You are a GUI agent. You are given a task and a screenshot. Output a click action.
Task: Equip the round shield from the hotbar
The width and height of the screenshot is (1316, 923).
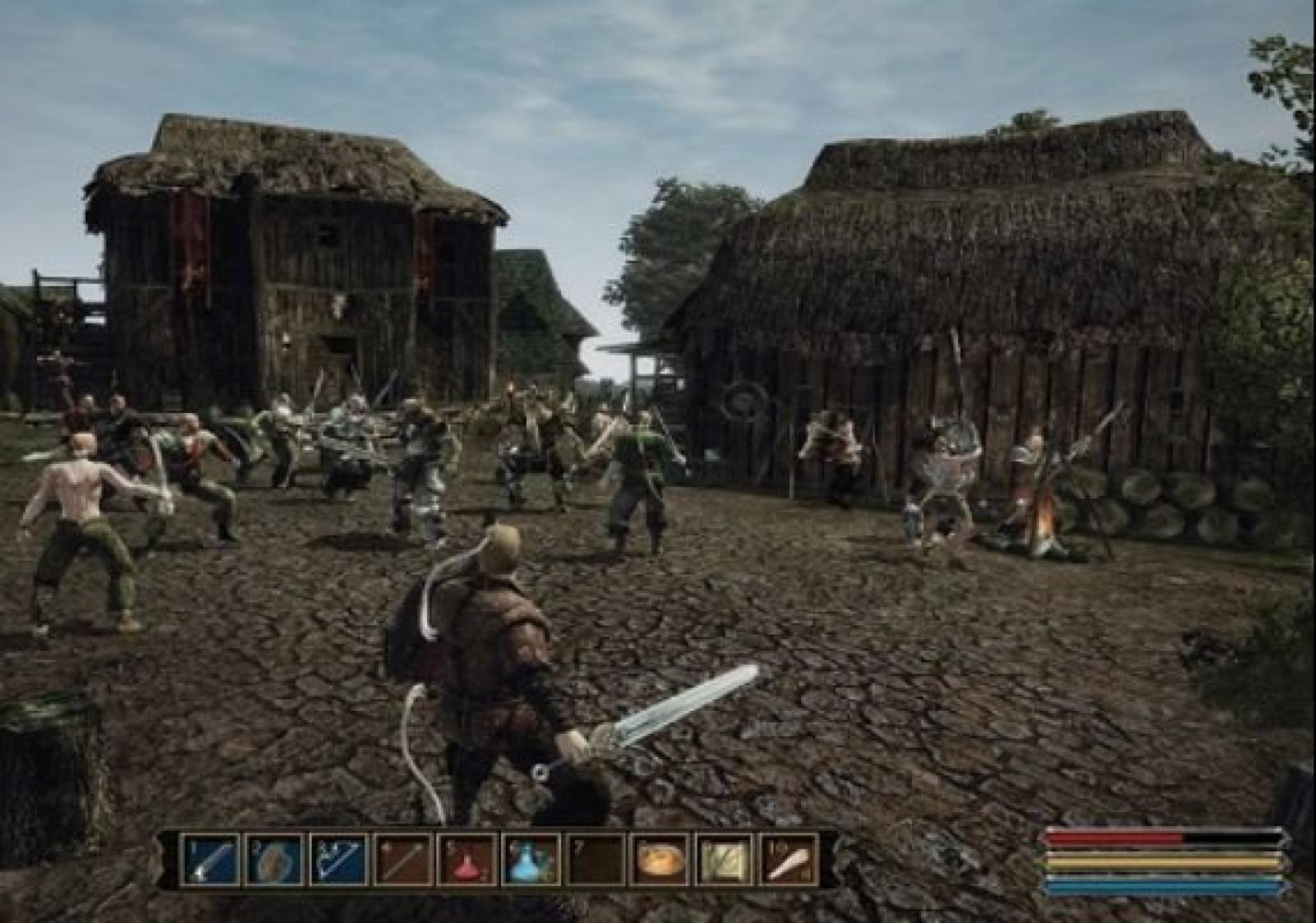click(275, 860)
